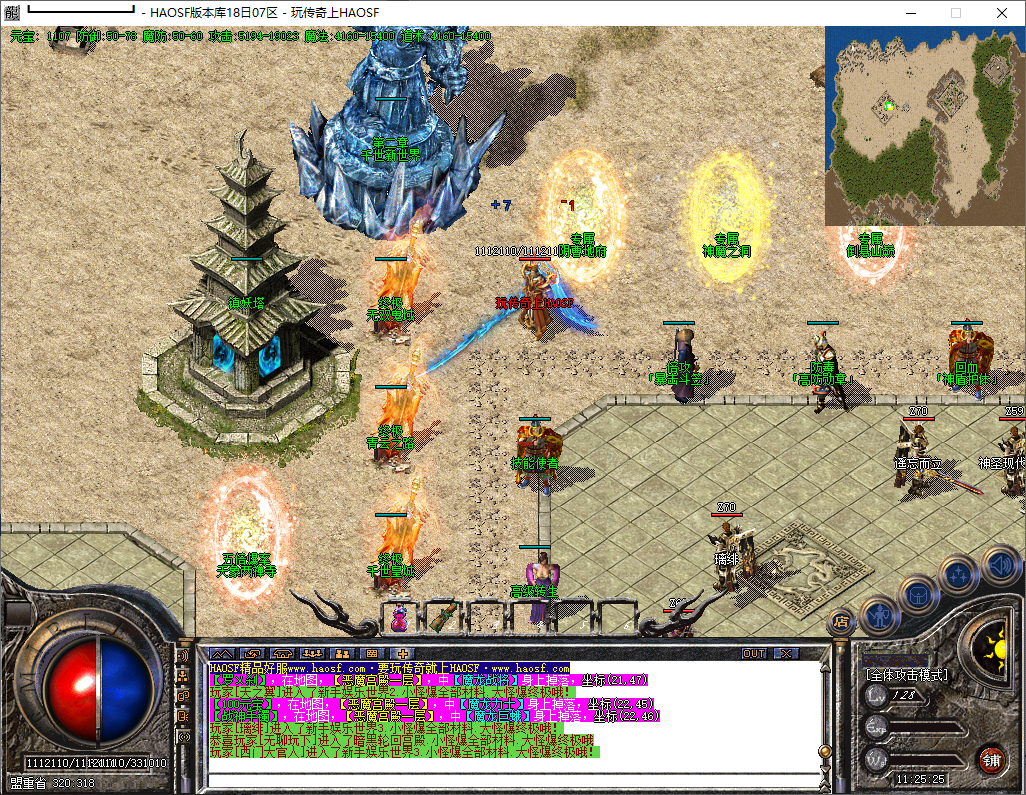Open the character status button with warrior icon
Image resolution: width=1026 pixels, height=795 pixels.
(878, 616)
